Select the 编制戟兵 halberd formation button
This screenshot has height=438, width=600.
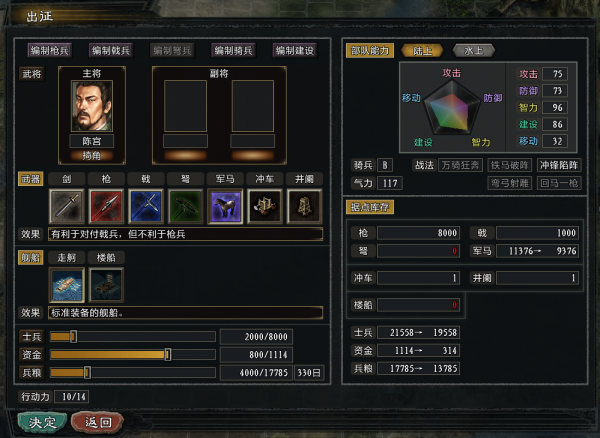(110, 50)
